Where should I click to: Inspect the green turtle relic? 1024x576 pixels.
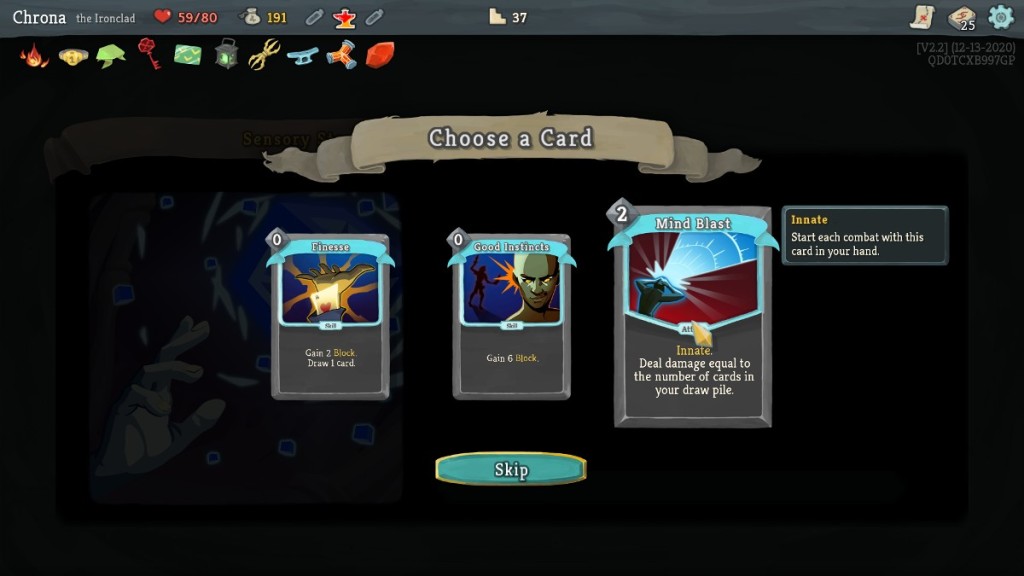pyautogui.click(x=110, y=56)
